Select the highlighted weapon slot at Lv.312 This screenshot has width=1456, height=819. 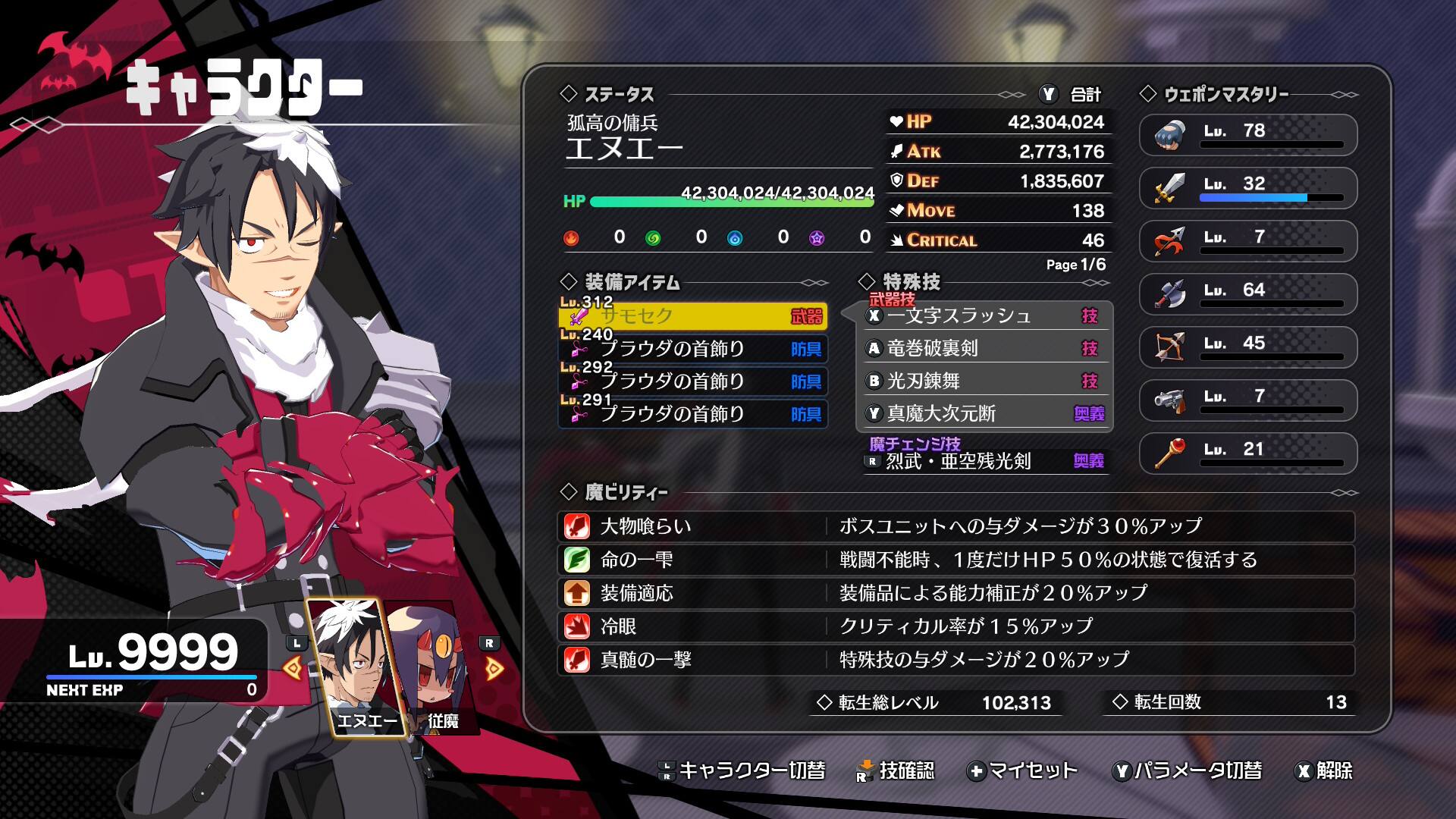pos(692,316)
